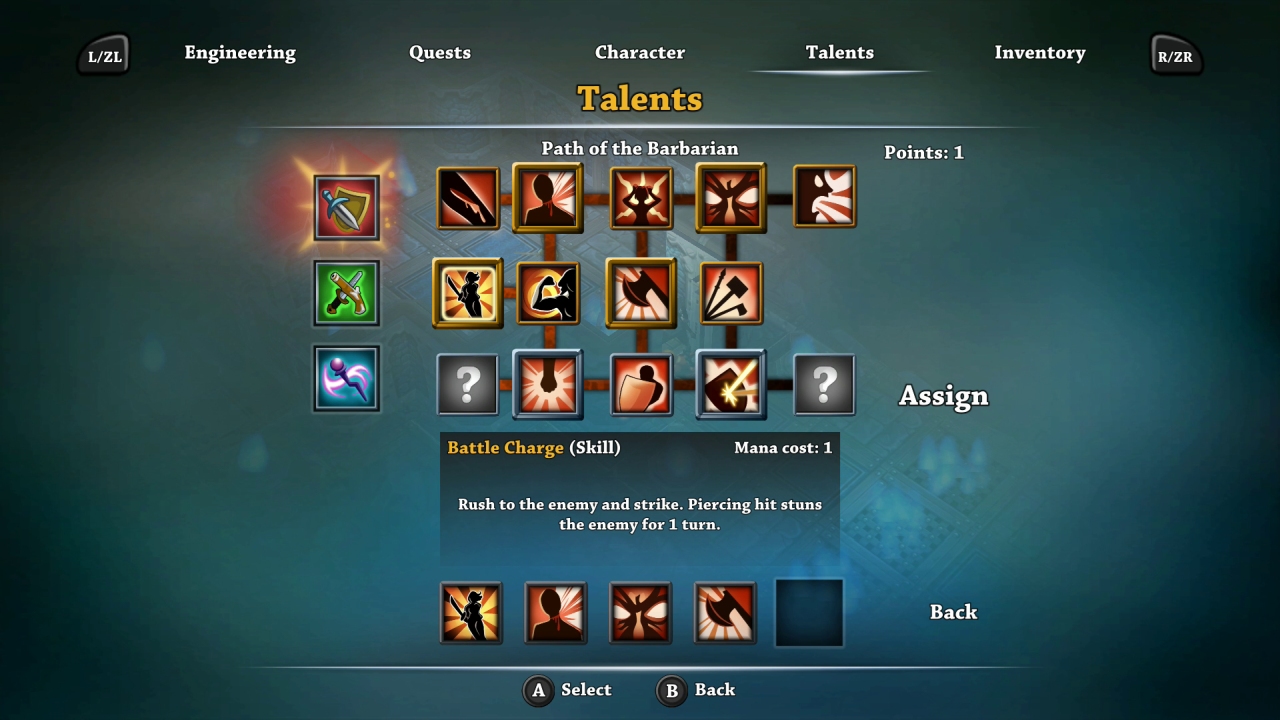Click the Back button

pos(952,611)
